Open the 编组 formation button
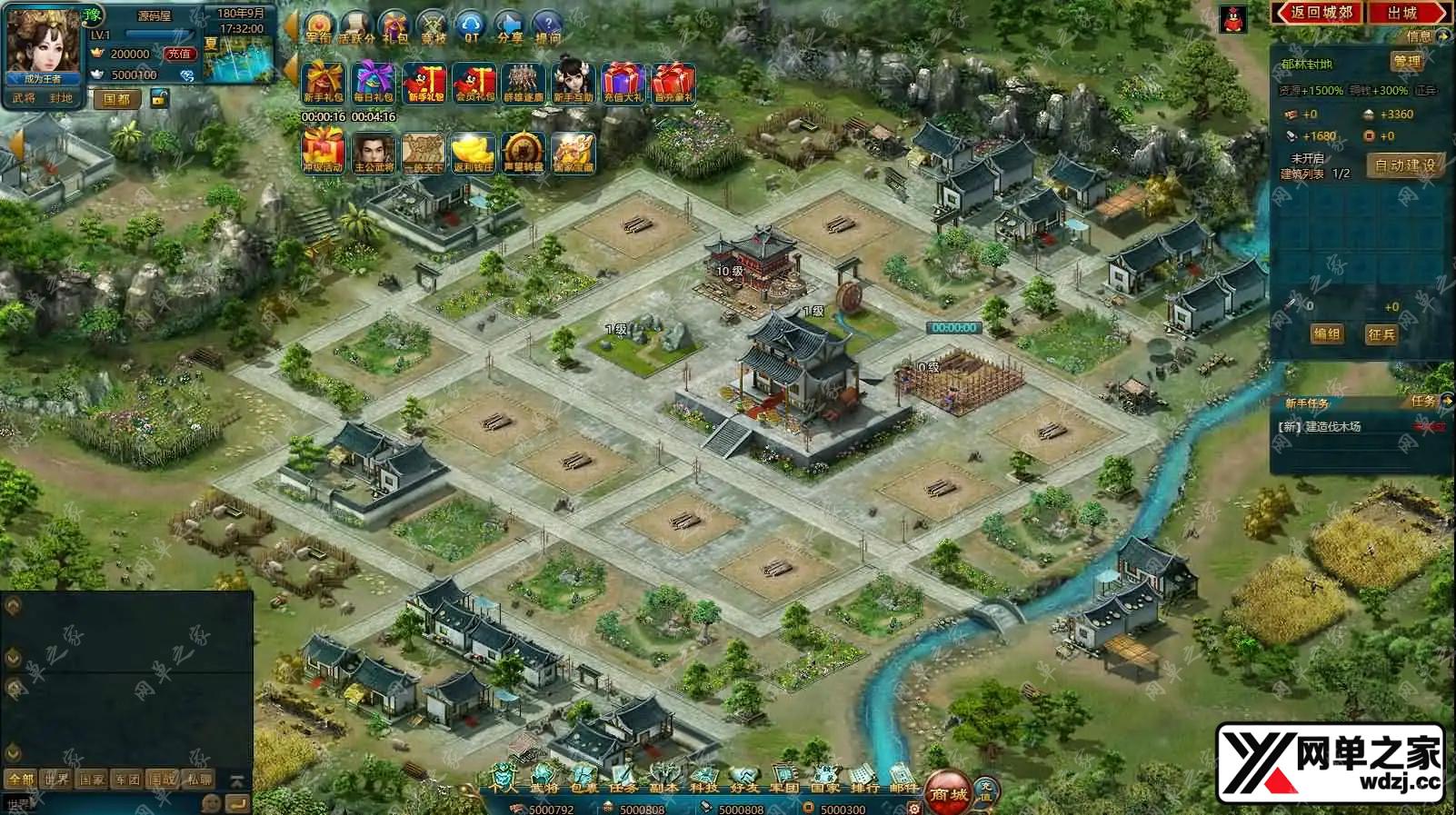This screenshot has width=1456, height=815. coord(1326,334)
